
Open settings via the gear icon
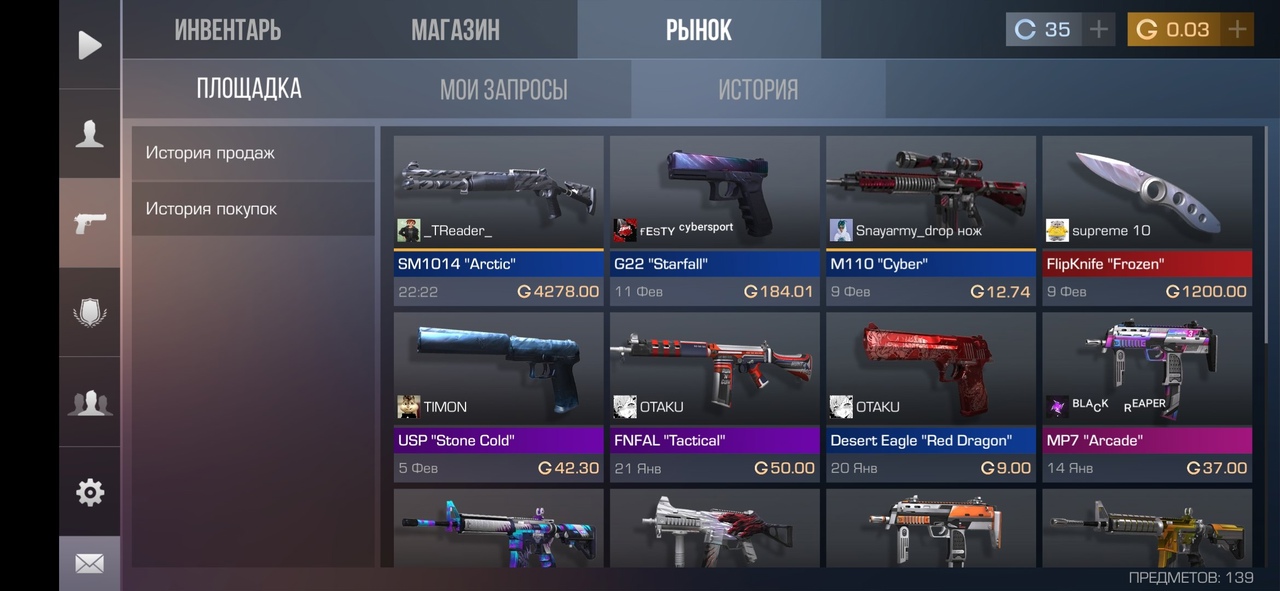pos(90,491)
